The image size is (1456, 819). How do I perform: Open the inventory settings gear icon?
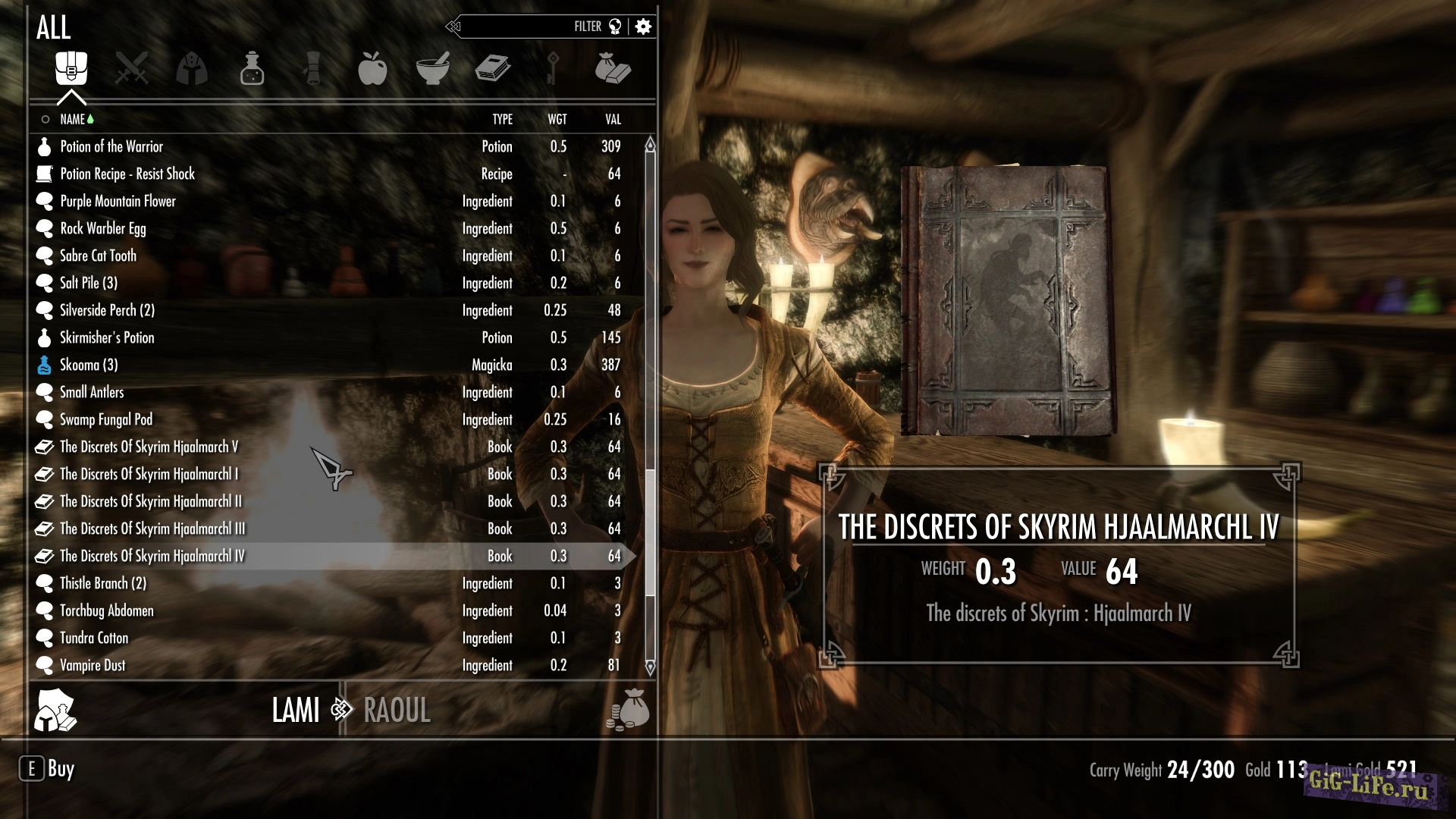pos(644,27)
